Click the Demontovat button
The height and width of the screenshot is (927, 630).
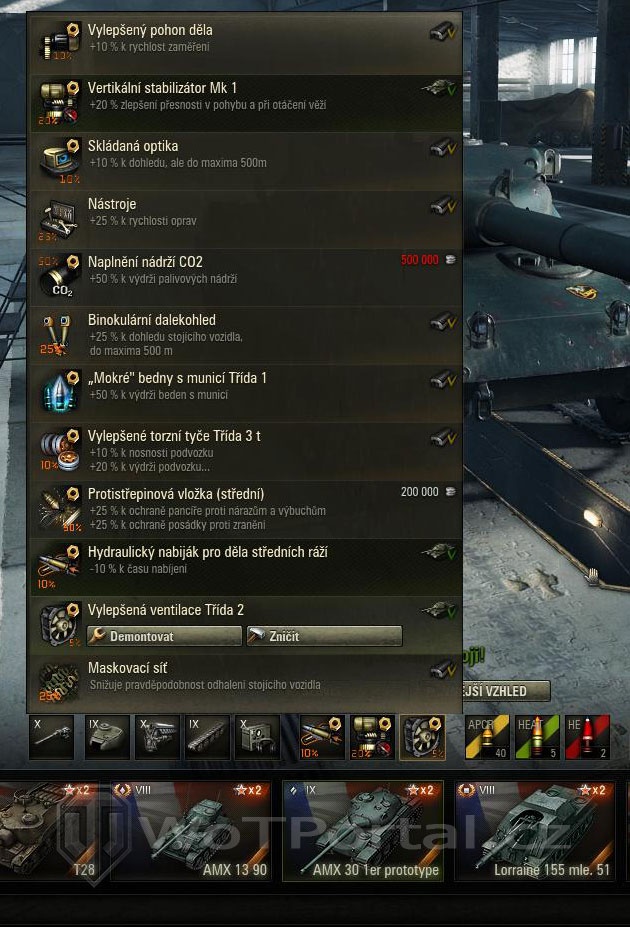coord(165,636)
